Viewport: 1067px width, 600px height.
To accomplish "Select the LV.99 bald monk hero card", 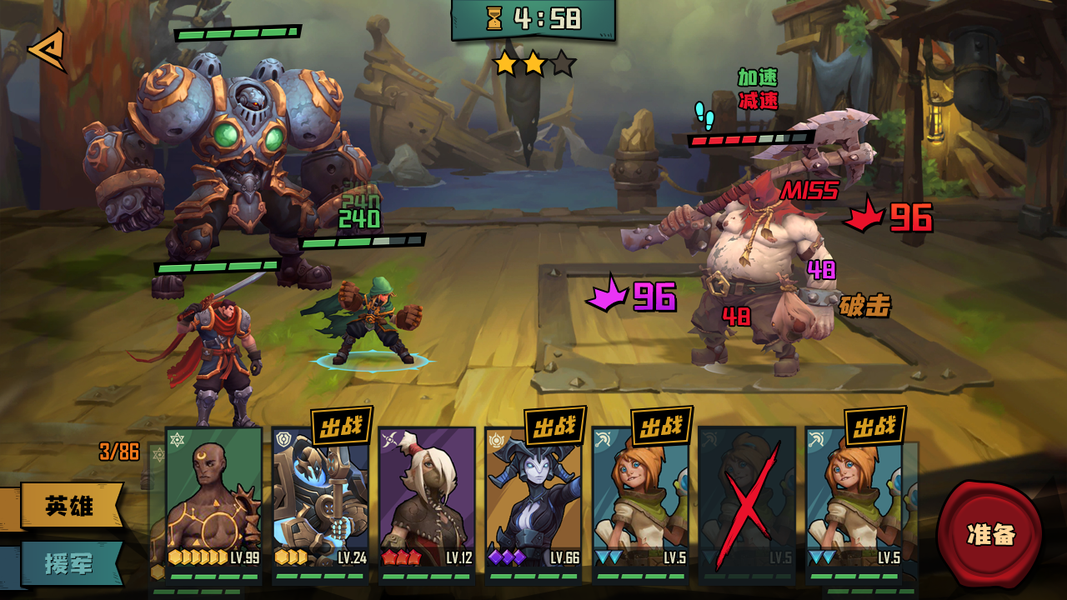I will (x=213, y=500).
